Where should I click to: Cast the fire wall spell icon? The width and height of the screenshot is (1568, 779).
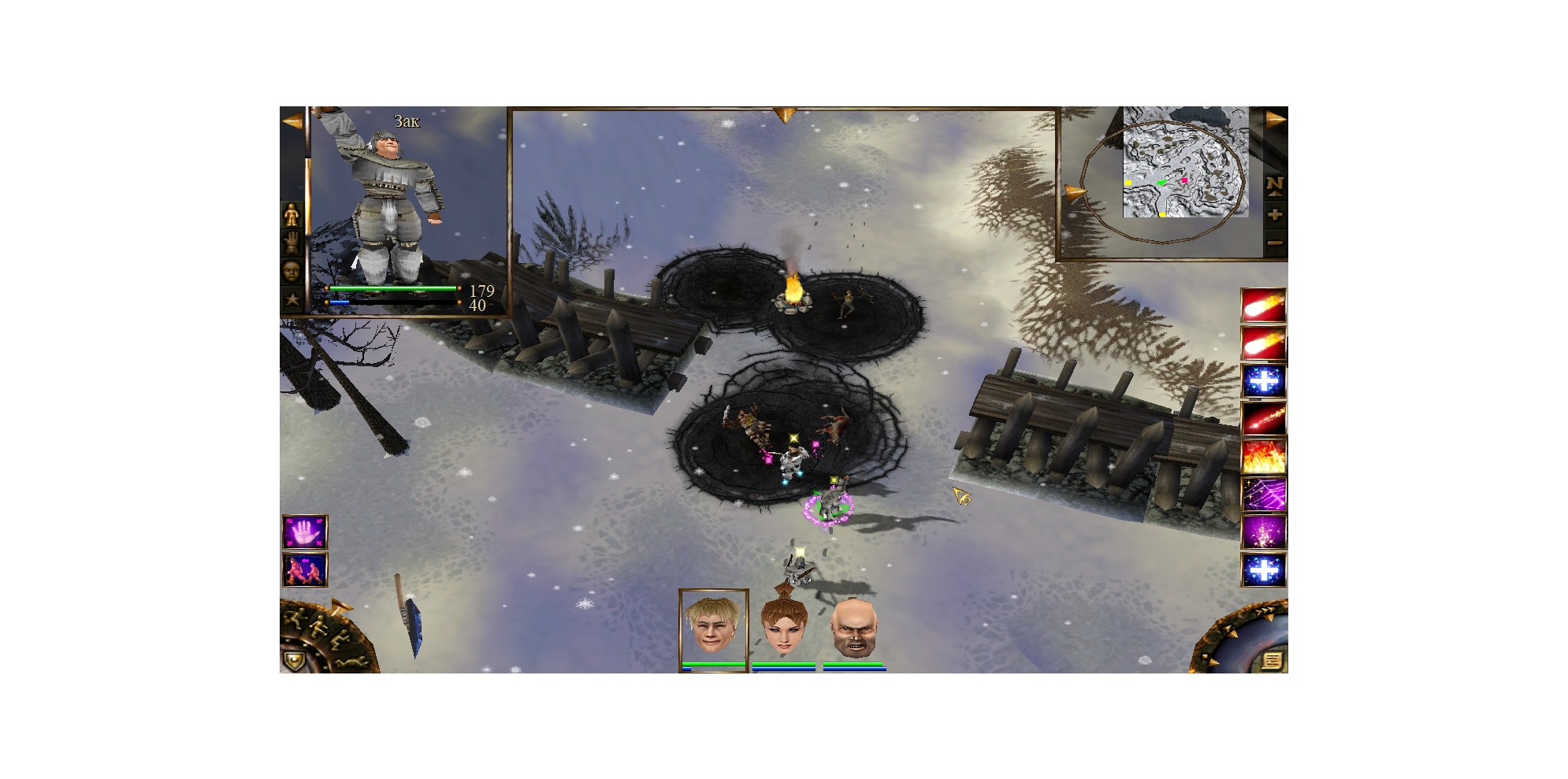tap(1263, 457)
